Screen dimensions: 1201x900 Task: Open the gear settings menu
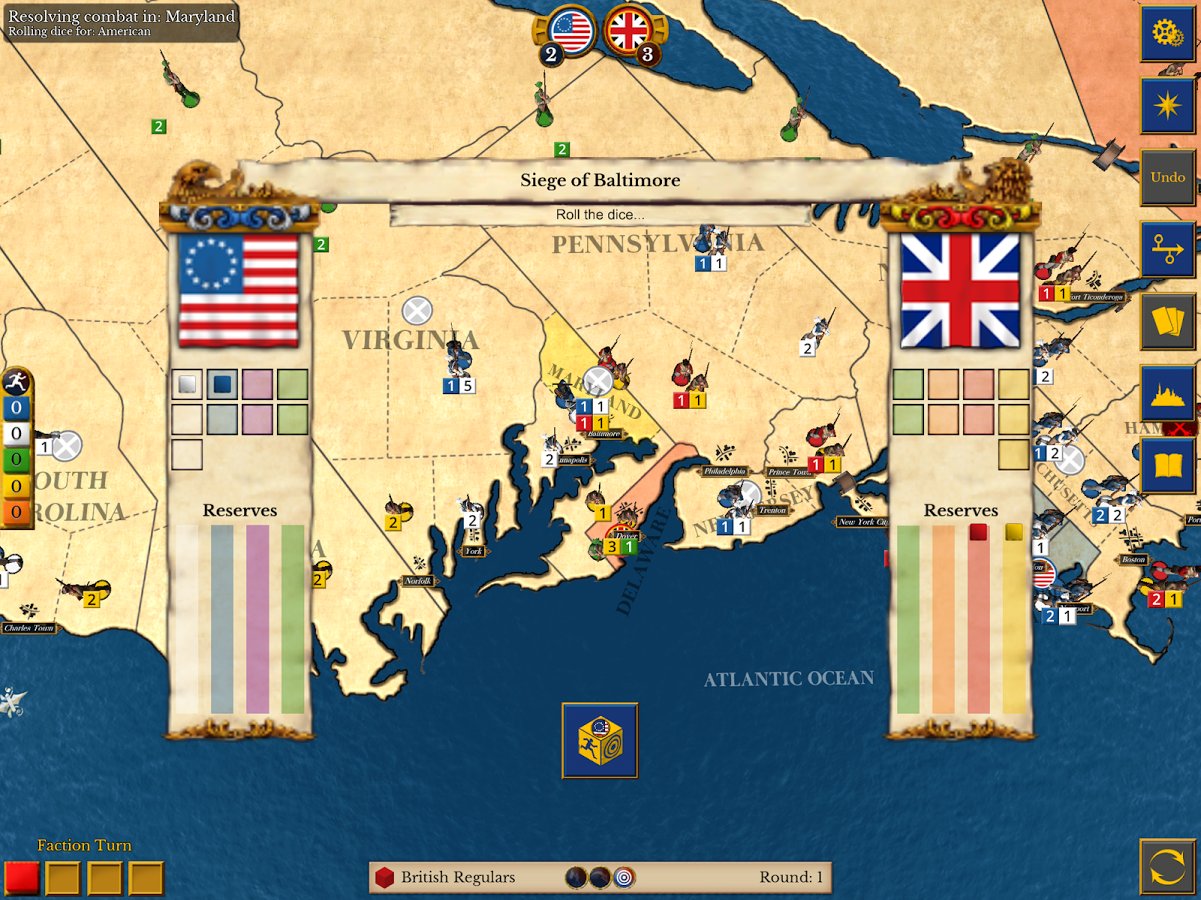pos(1167,33)
